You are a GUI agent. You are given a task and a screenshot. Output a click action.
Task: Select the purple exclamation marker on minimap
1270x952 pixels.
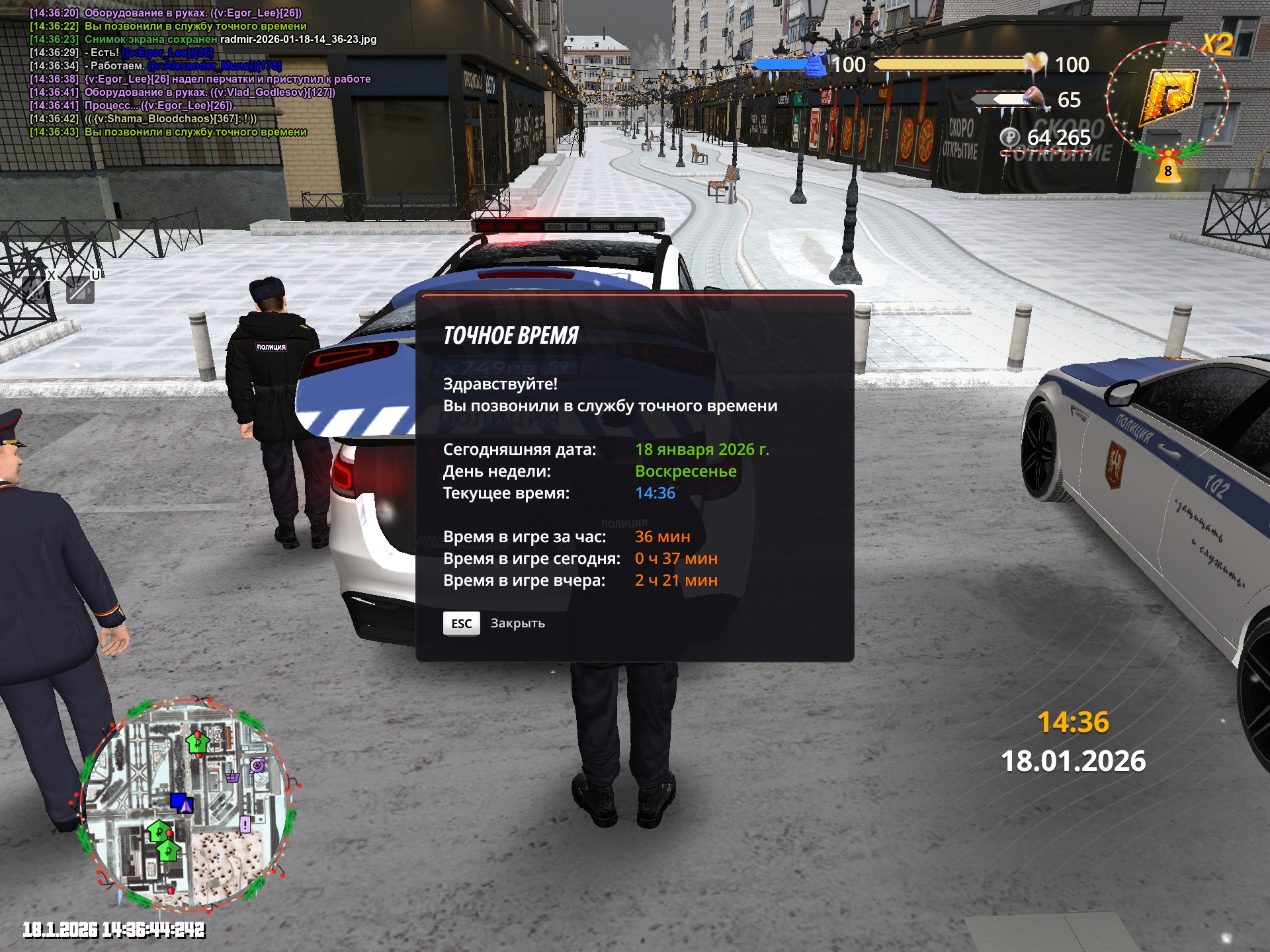(x=245, y=824)
